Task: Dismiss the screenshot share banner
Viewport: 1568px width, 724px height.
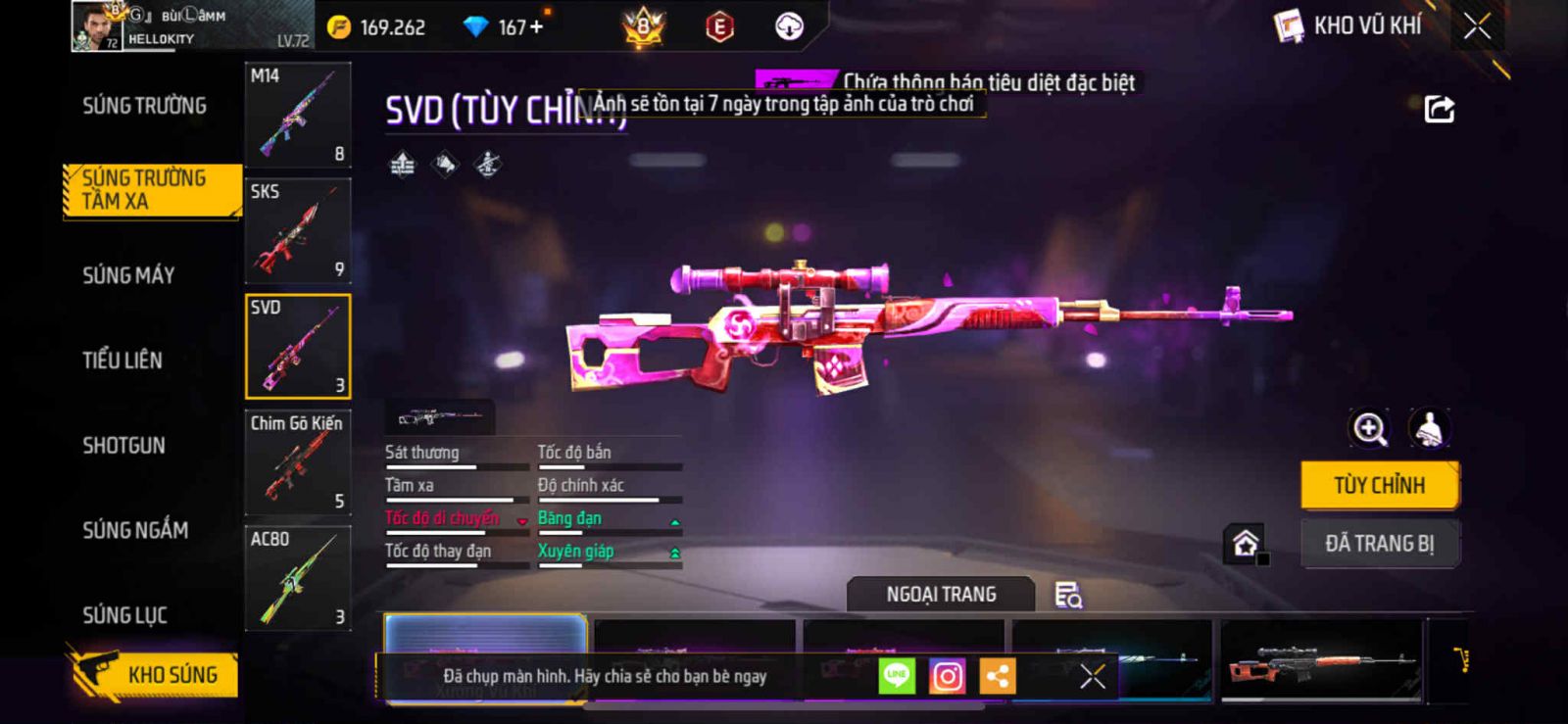Action: (1093, 676)
